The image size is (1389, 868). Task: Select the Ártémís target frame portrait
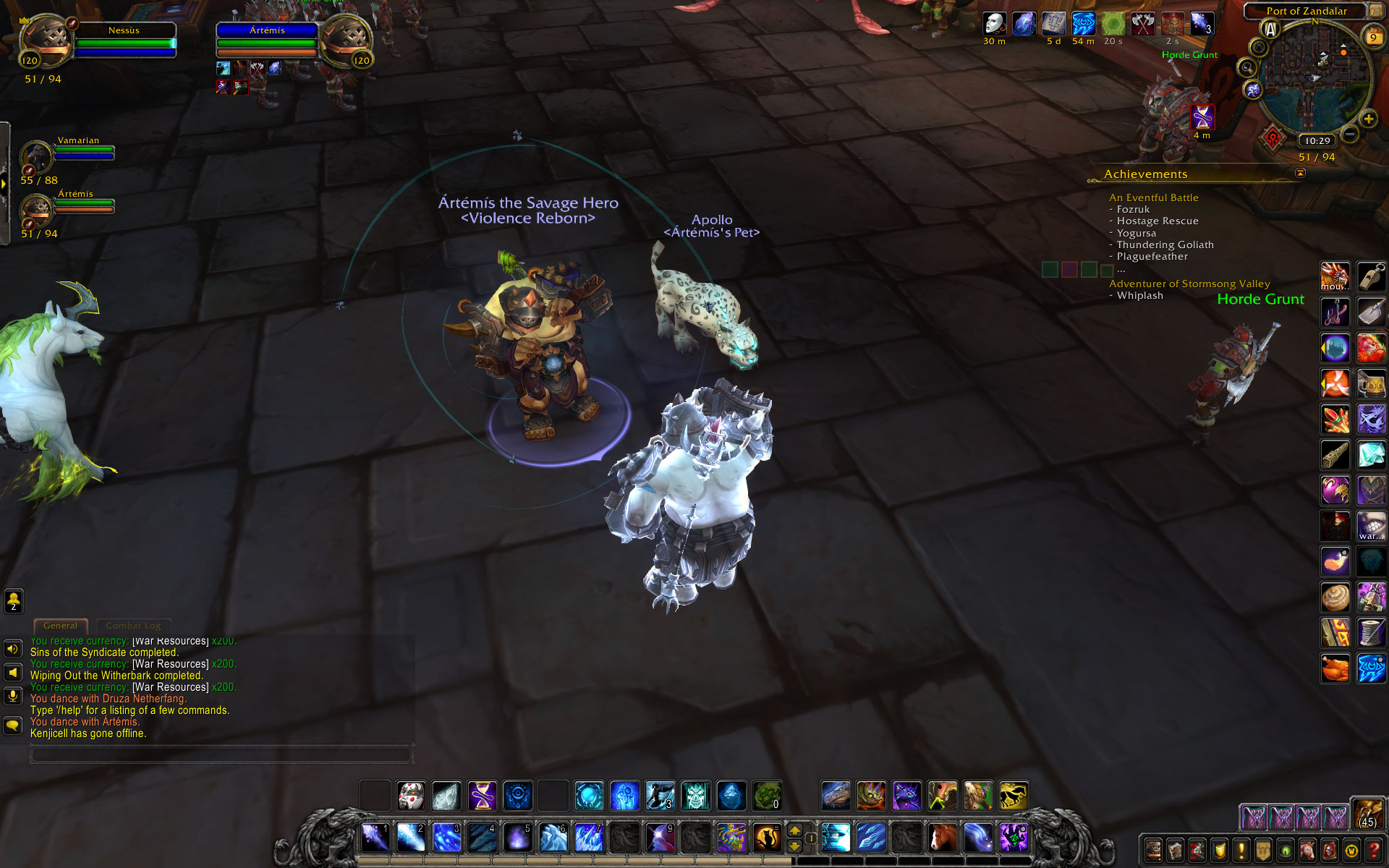[x=346, y=40]
